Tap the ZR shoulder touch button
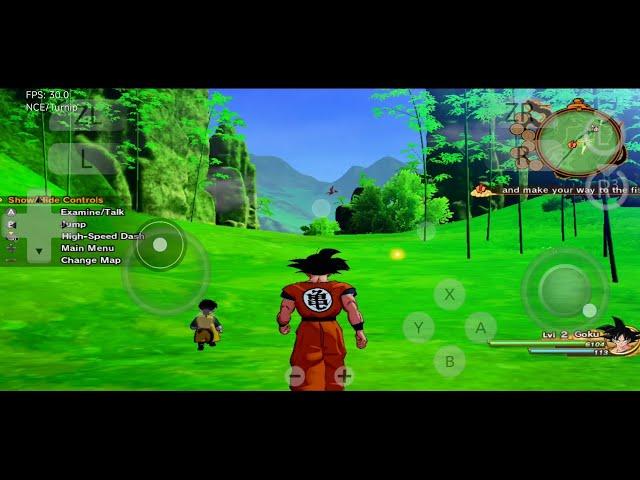 coord(520,112)
